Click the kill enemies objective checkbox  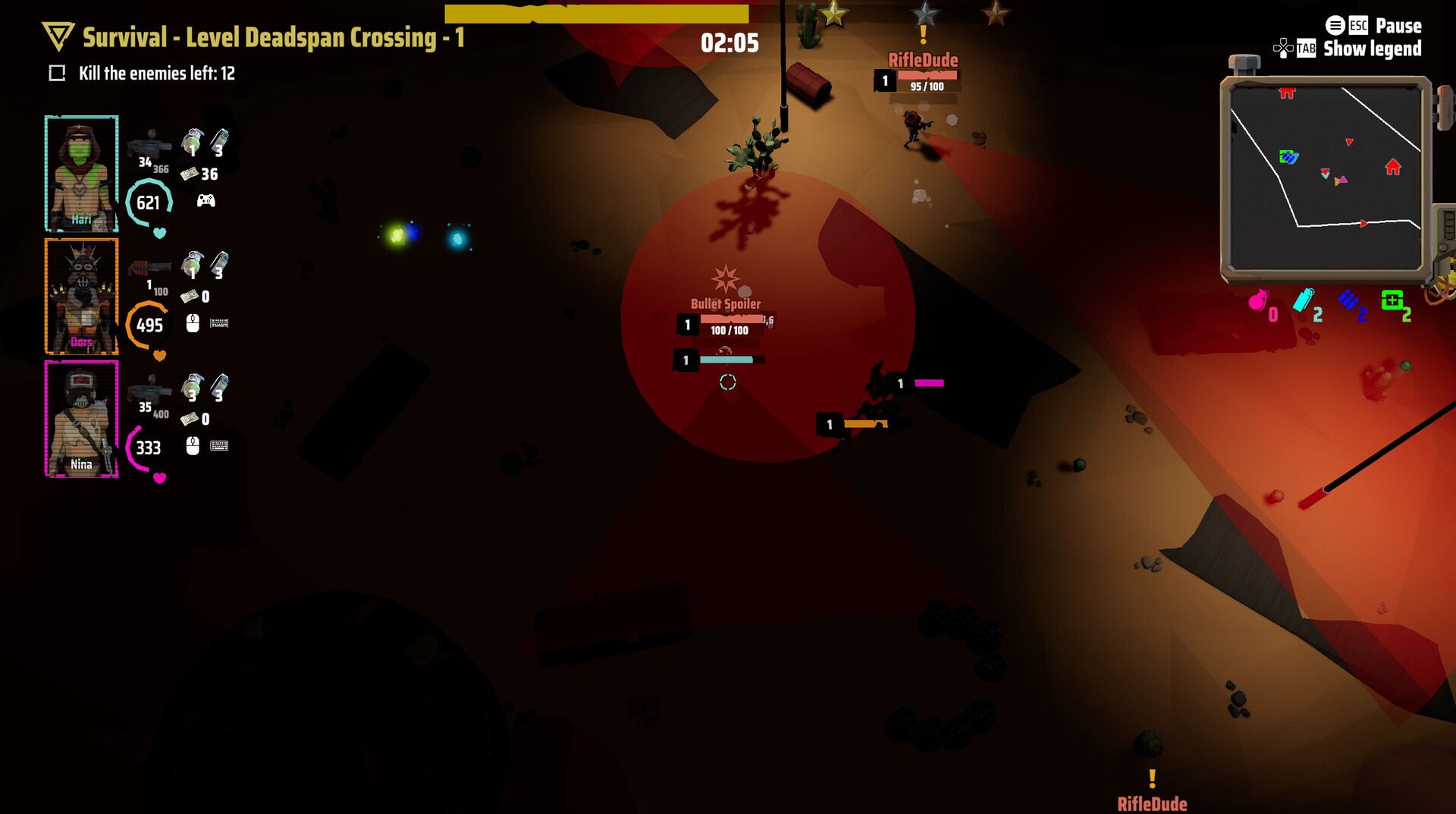coord(57,74)
